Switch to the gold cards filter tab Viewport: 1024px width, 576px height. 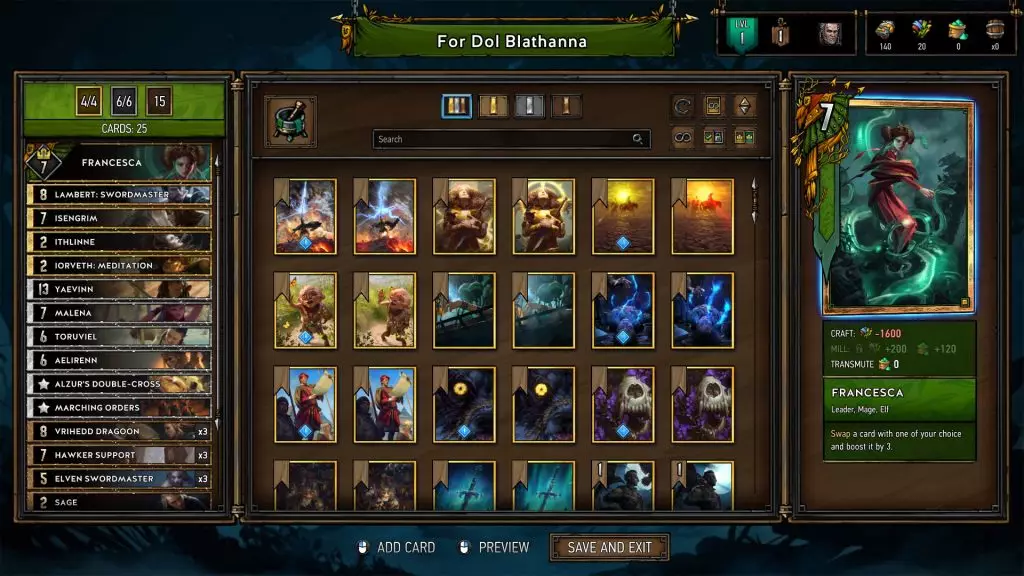click(x=493, y=106)
